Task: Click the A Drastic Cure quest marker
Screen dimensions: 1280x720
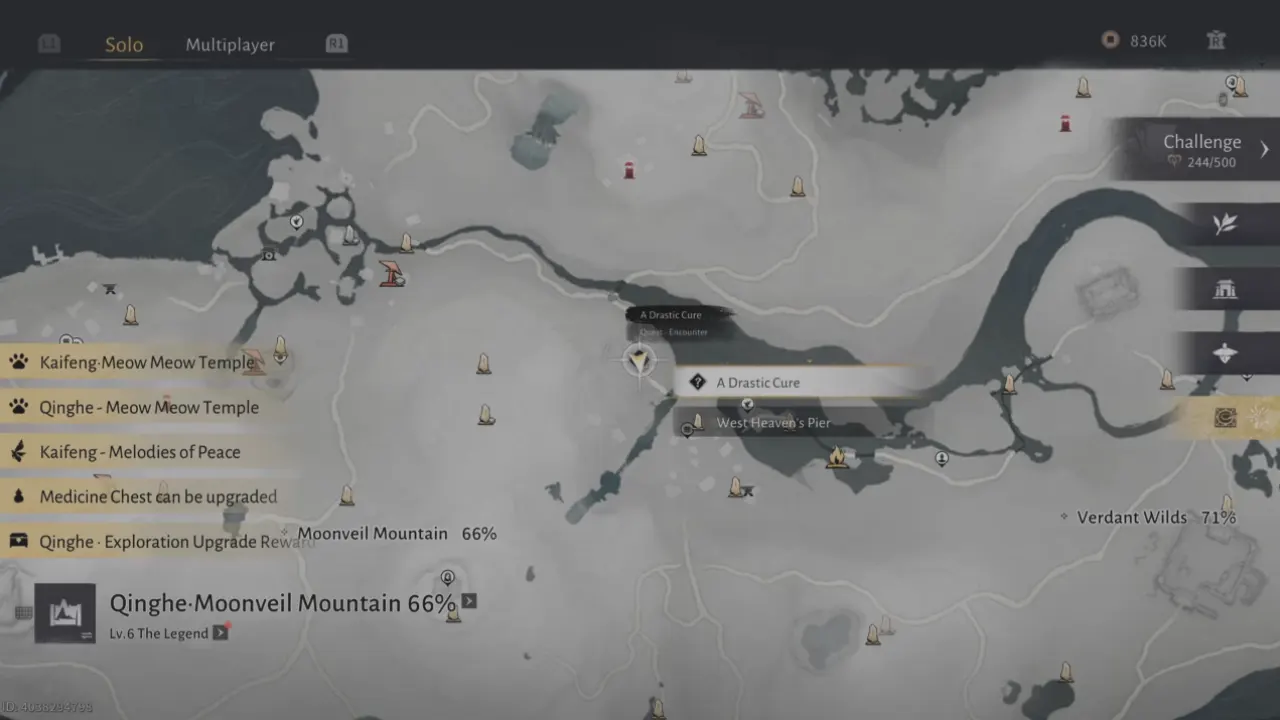Action: tap(638, 359)
